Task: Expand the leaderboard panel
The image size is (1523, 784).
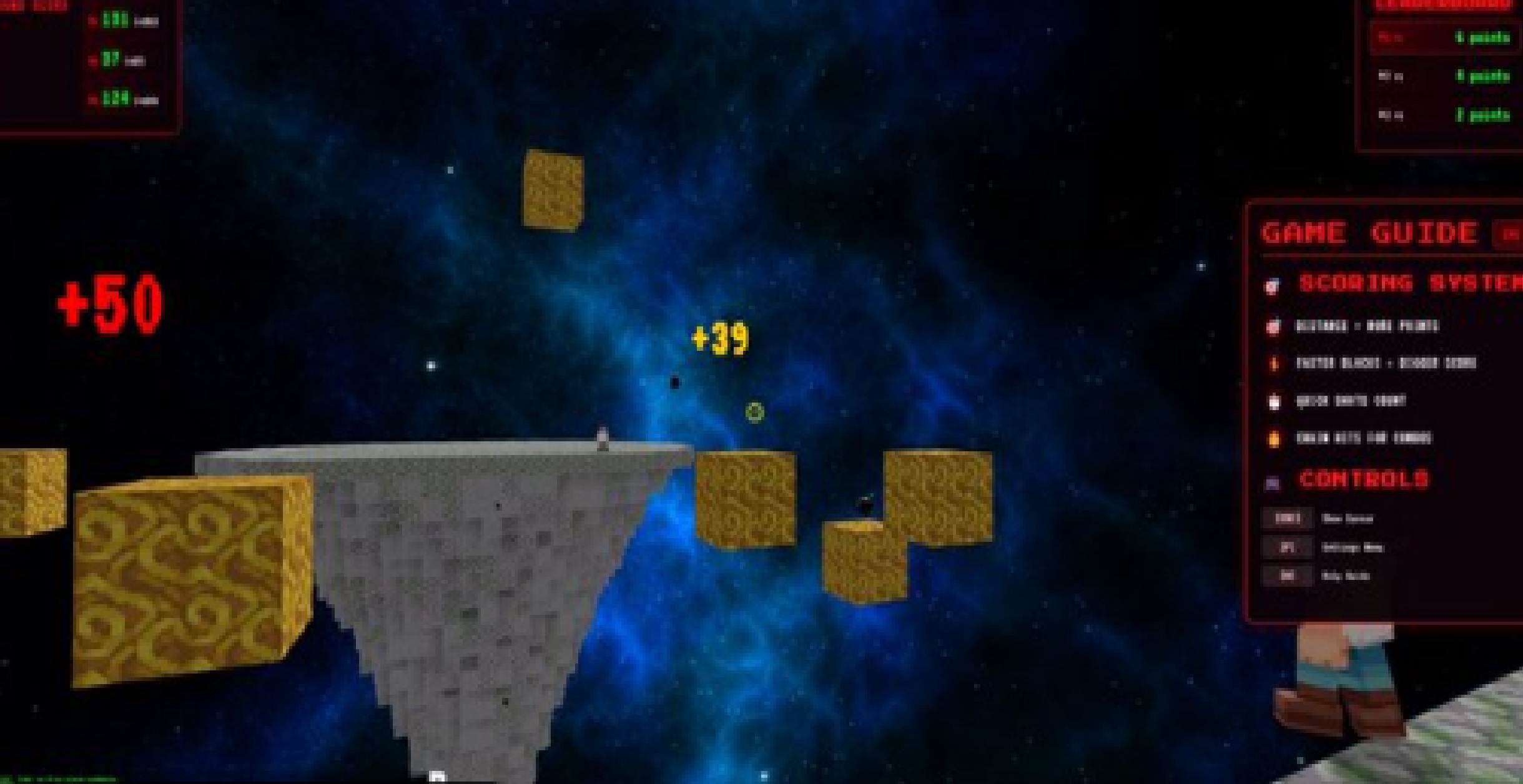Action: click(1442, 5)
